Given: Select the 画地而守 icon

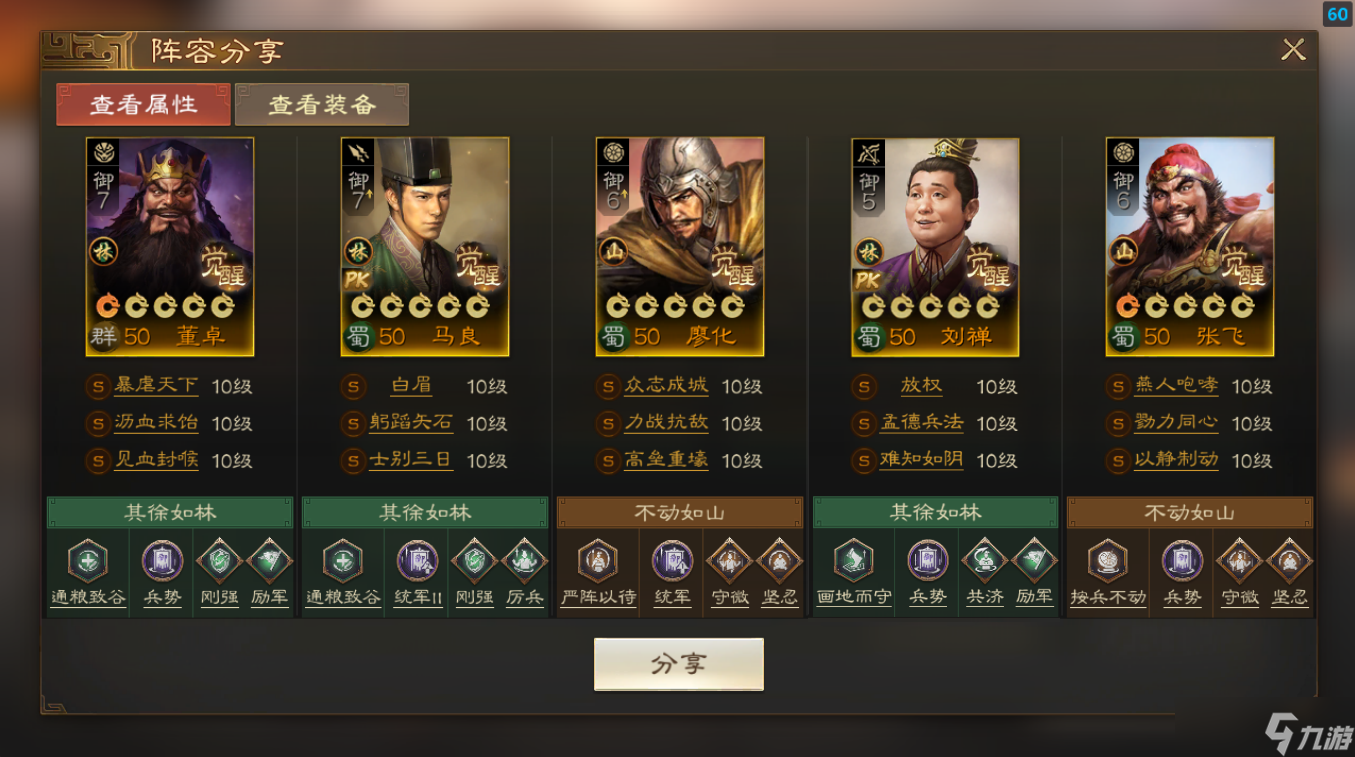Looking at the screenshot, I should click(x=853, y=562).
